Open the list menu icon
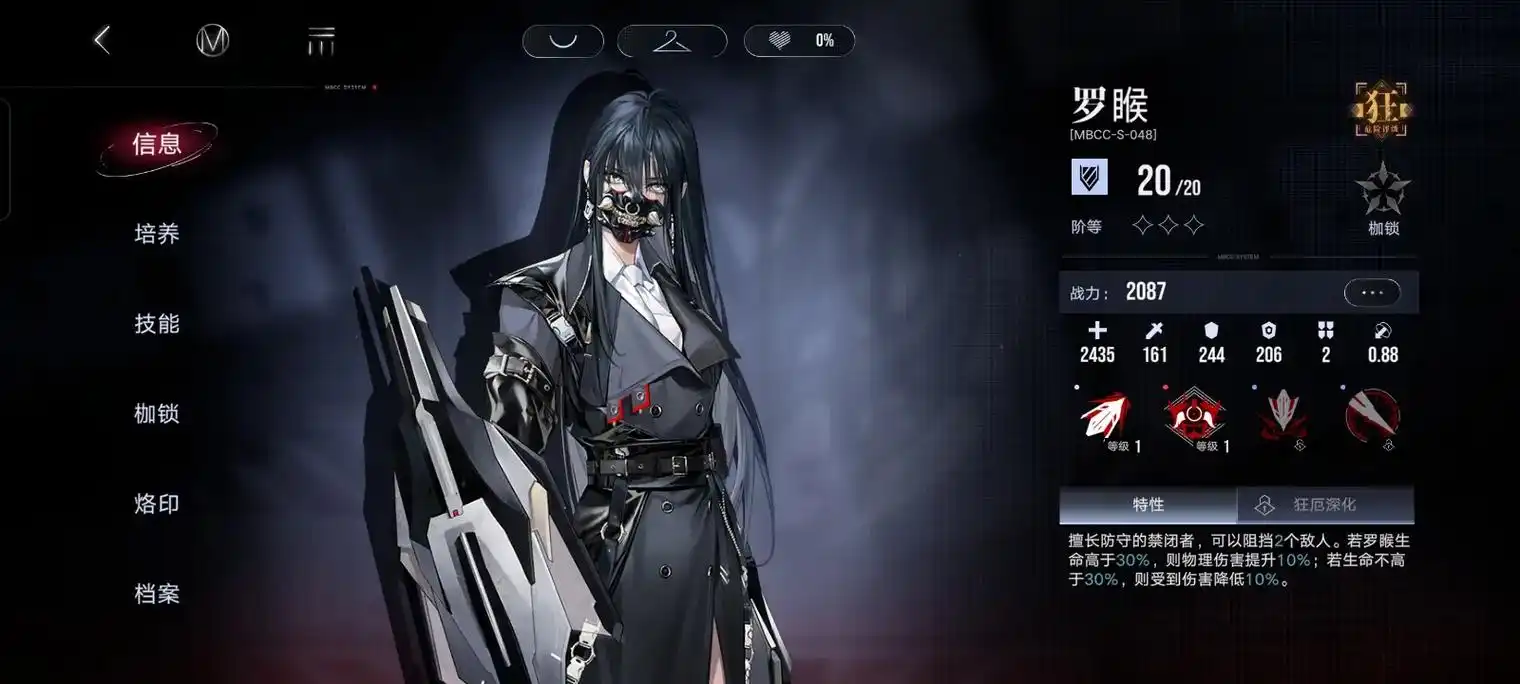 pyautogui.click(x=321, y=41)
